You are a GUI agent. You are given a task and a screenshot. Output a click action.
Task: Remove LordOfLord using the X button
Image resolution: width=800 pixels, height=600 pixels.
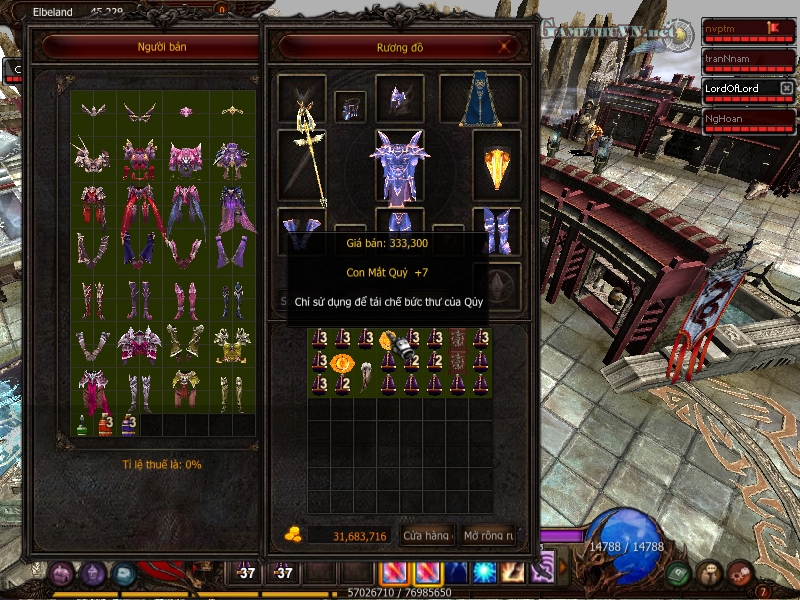tap(786, 89)
